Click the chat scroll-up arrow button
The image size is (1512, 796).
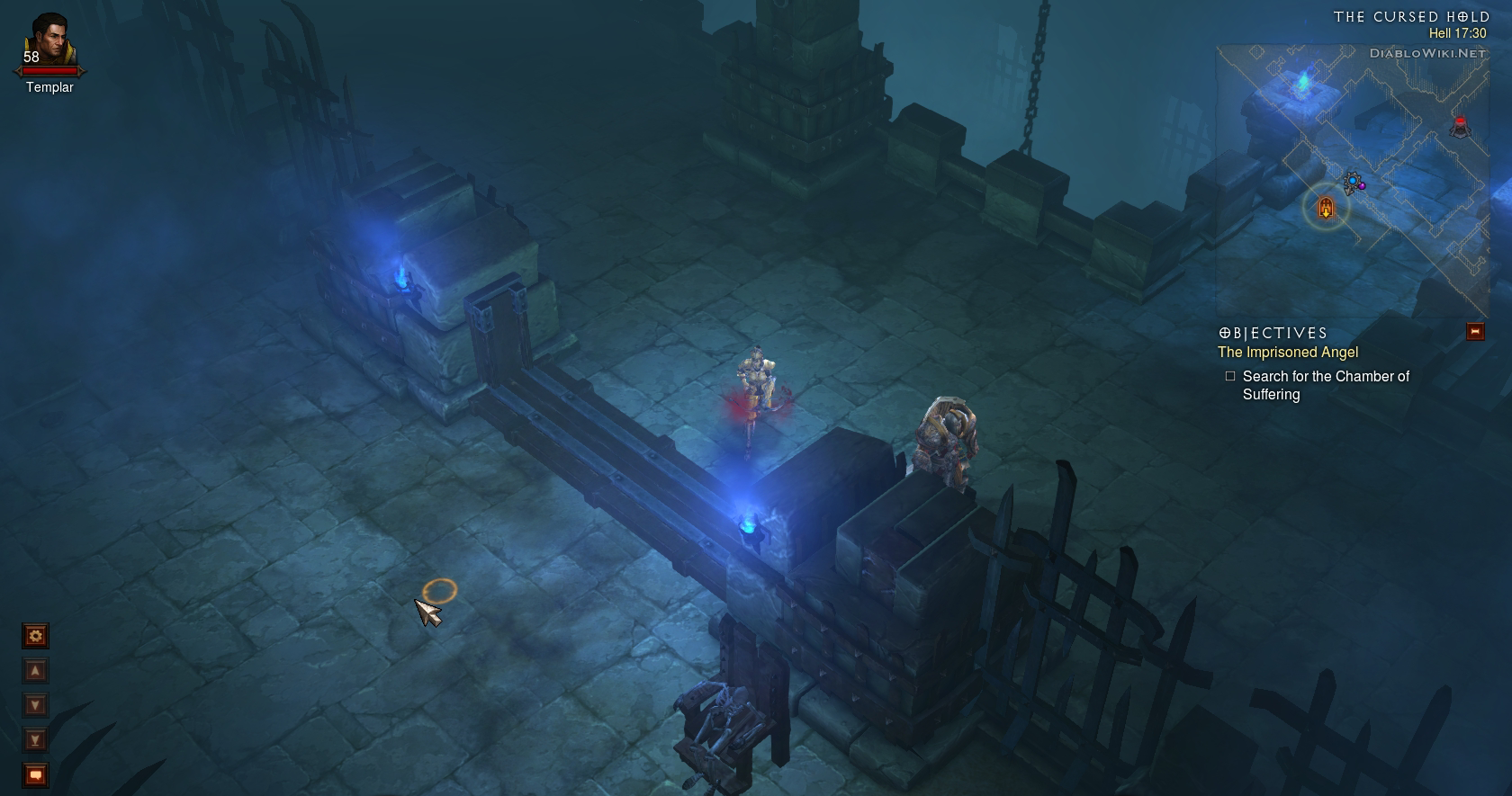(35, 671)
